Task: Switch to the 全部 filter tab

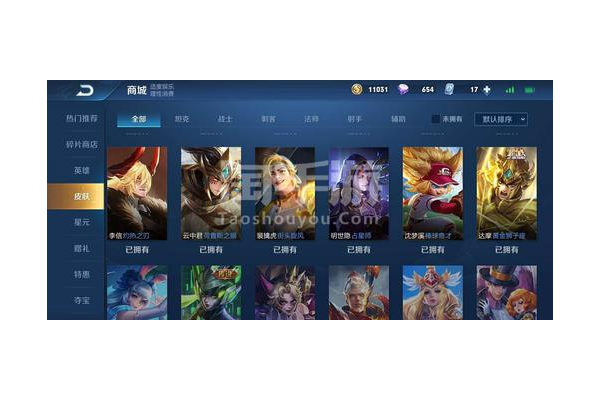Action: 138,119
